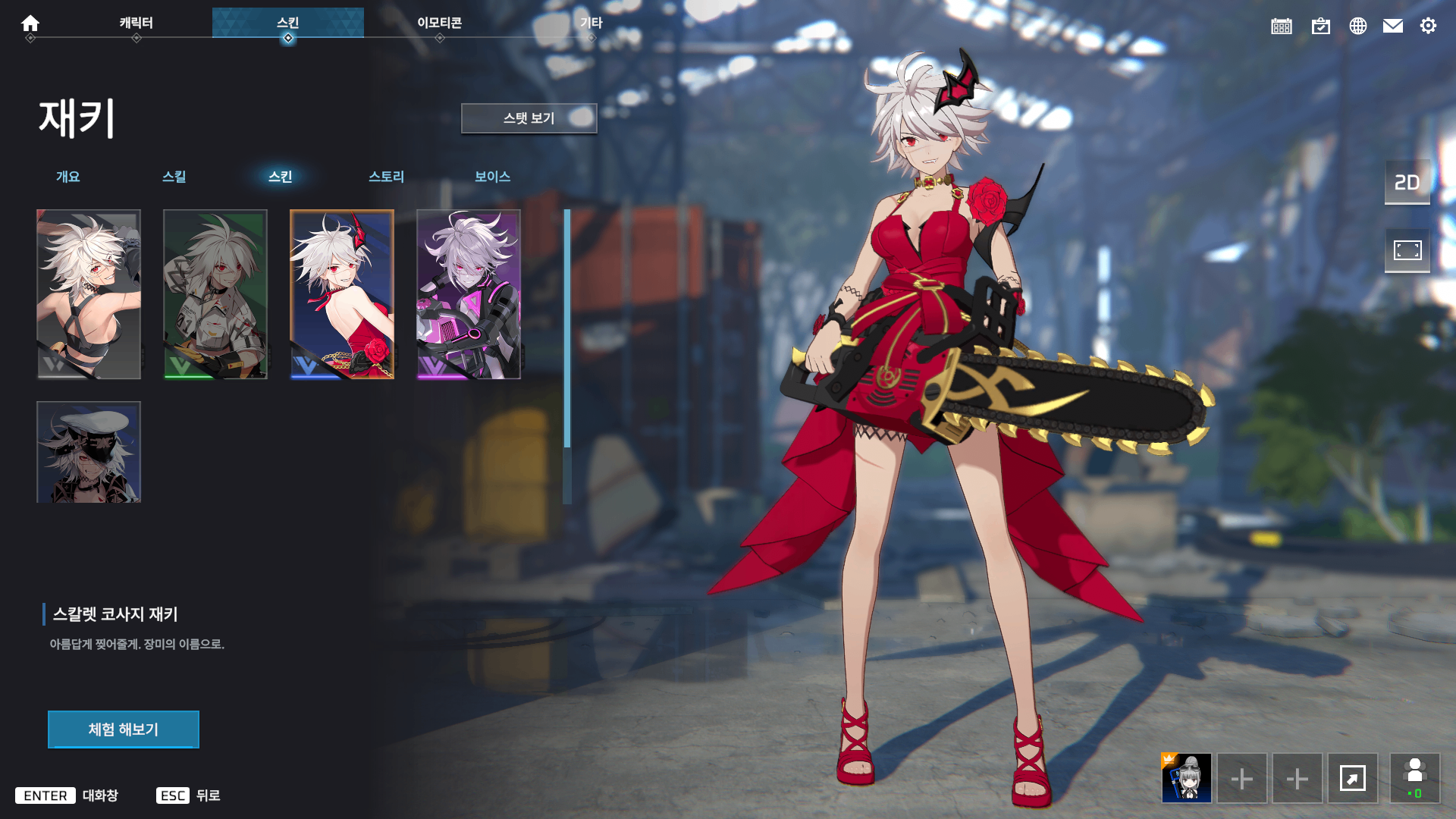Pick the purple neon skin thumbnail

469,294
